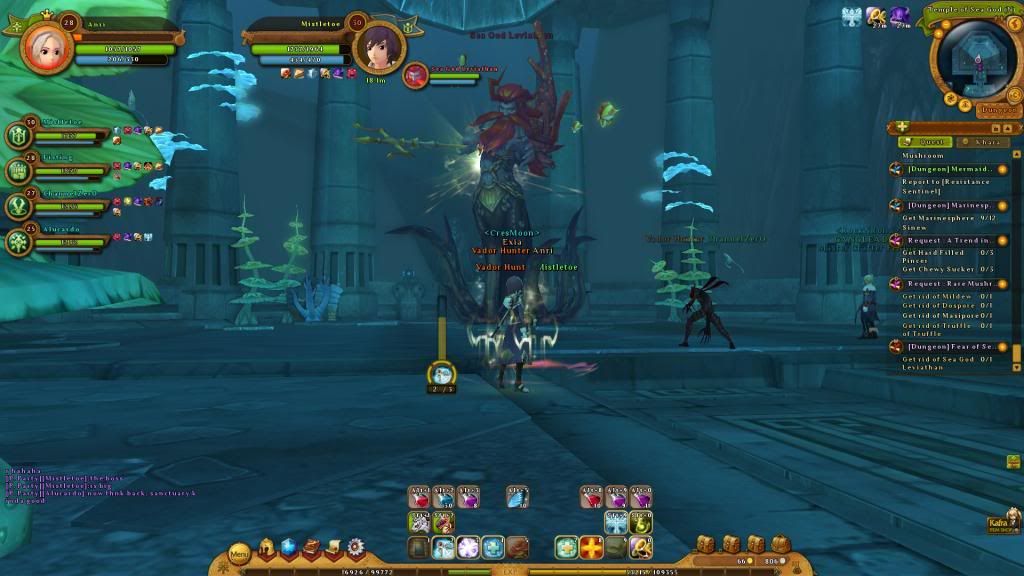Use the orange cross heal skill
Screen dimensions: 1024x576
[592, 547]
